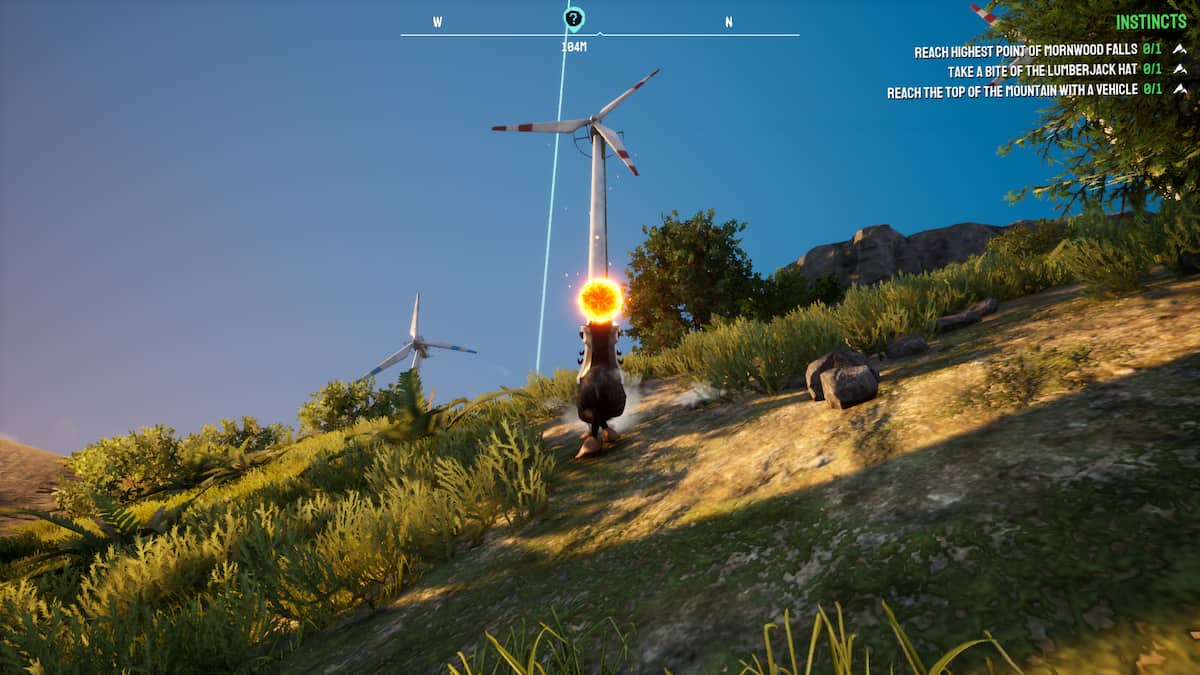The image size is (1200, 675).
Task: Select the question mark compass waypoint marker
Action: click(573, 18)
